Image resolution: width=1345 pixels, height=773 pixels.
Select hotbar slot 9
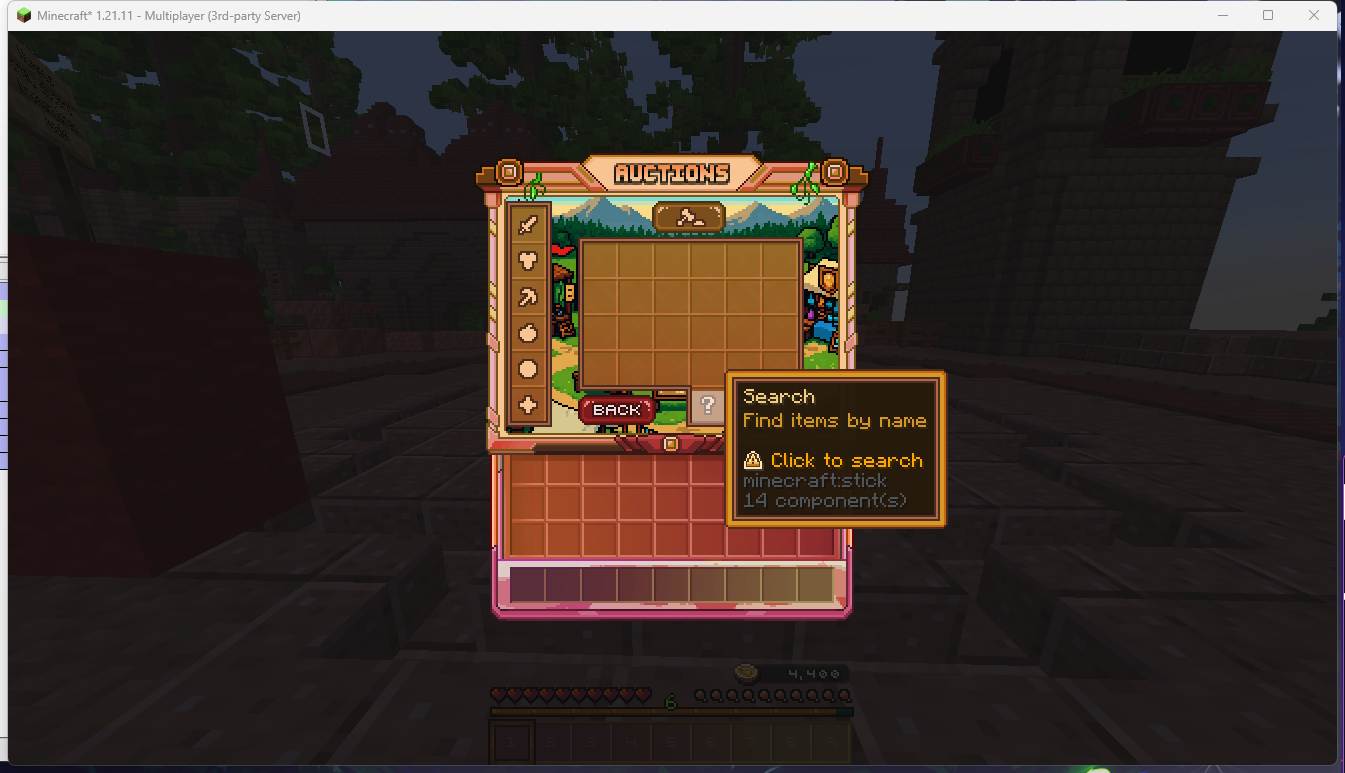point(831,741)
